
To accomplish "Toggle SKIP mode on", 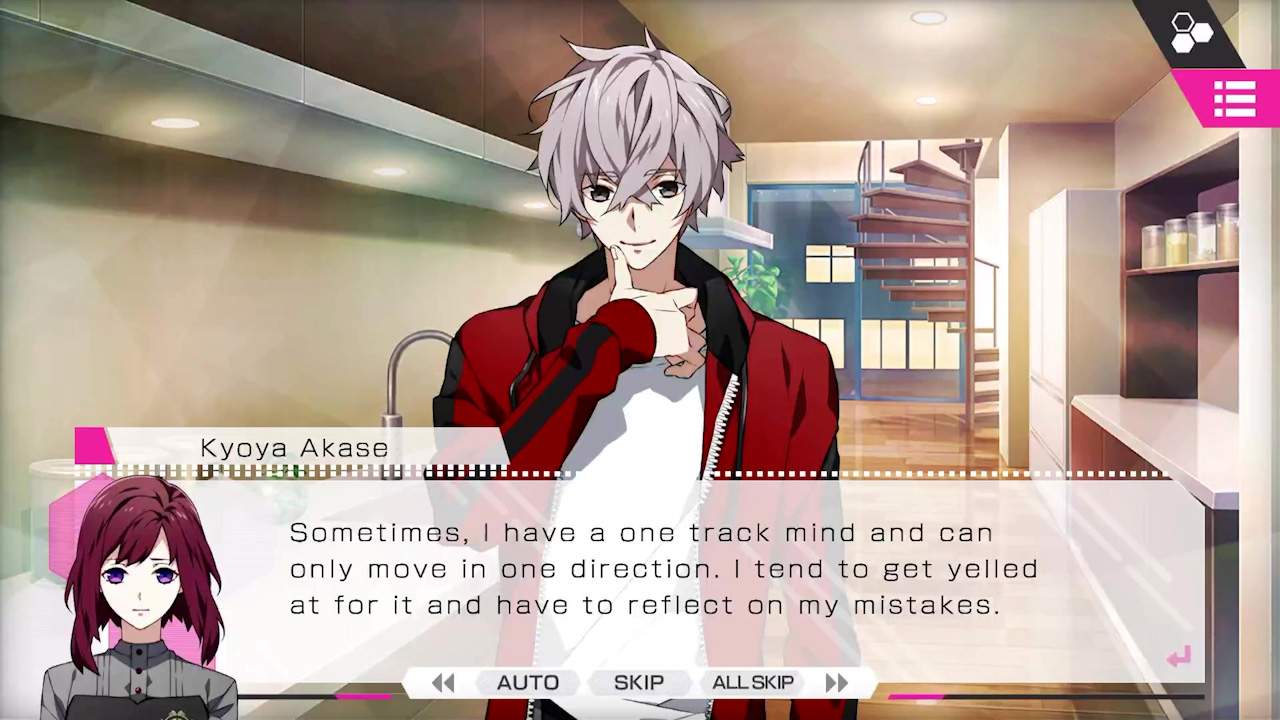I will (x=639, y=682).
